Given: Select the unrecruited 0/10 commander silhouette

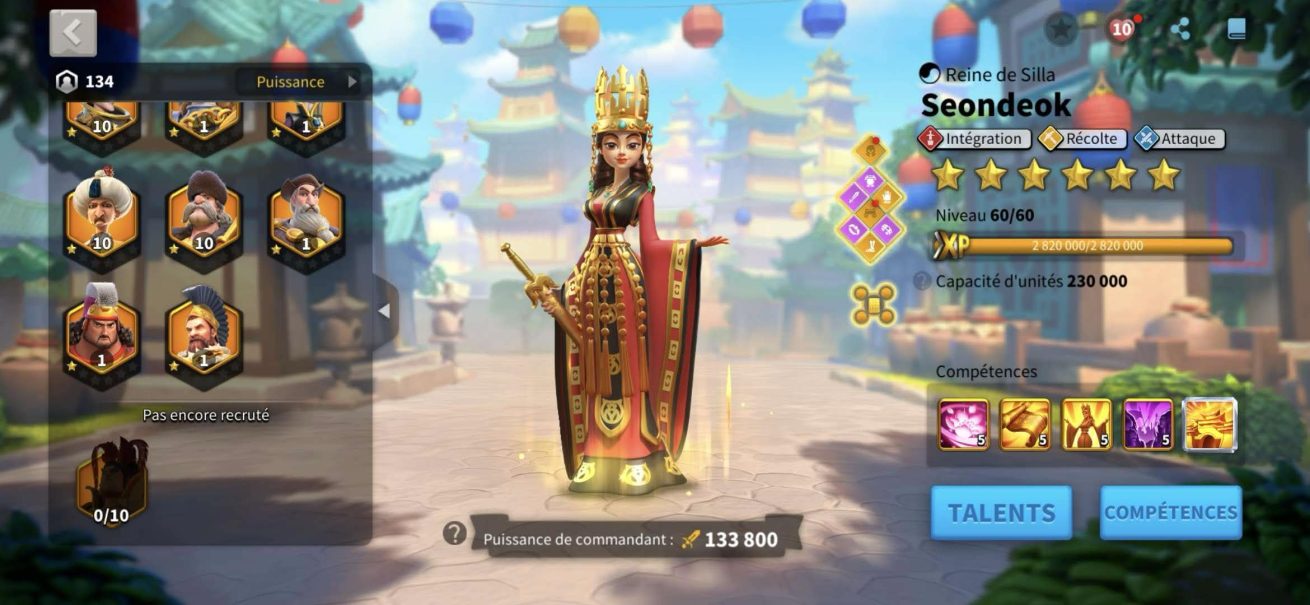Looking at the screenshot, I should point(112,482).
